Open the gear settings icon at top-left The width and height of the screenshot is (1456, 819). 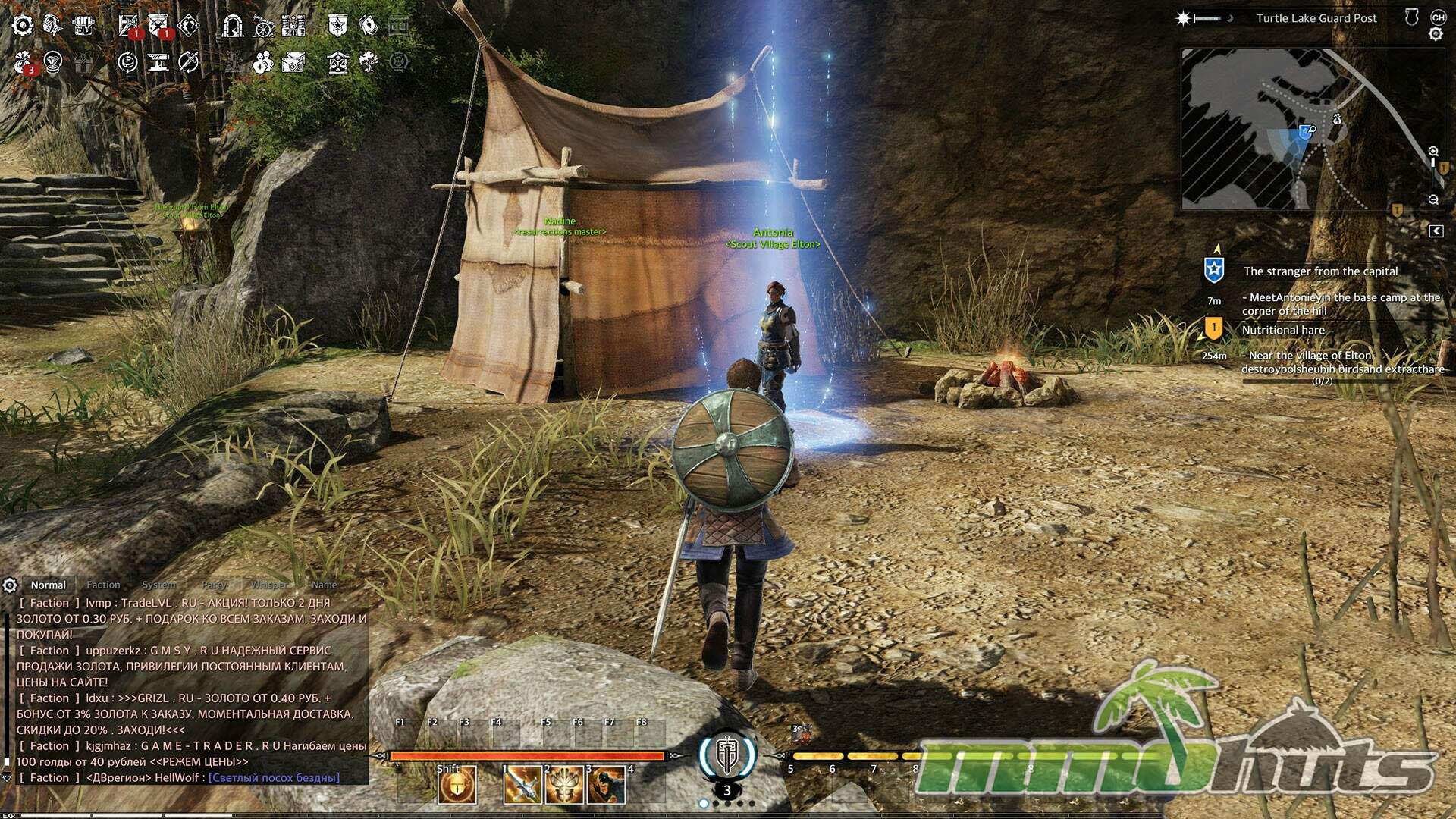23,26
